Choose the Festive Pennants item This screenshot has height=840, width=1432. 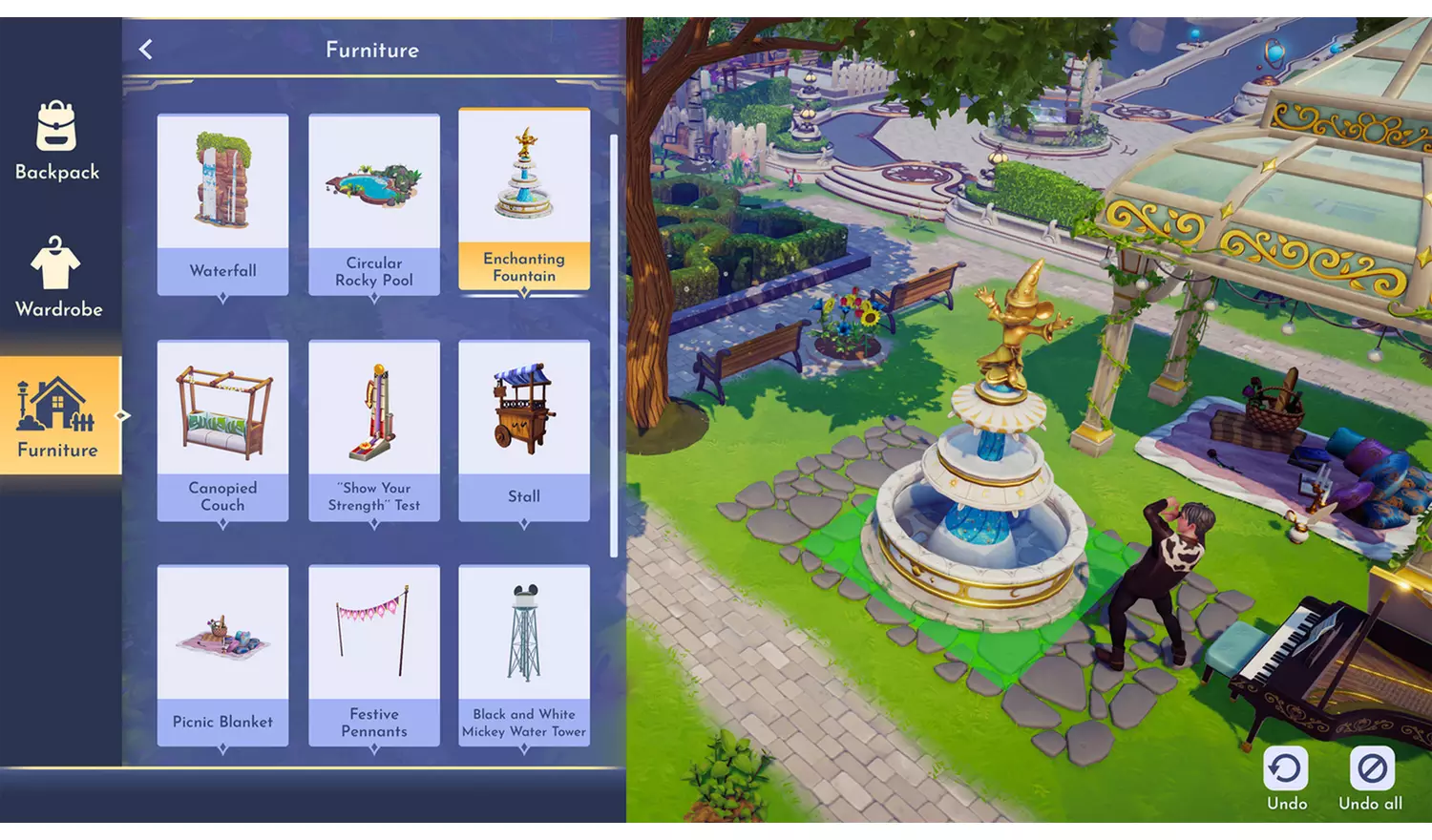374,655
